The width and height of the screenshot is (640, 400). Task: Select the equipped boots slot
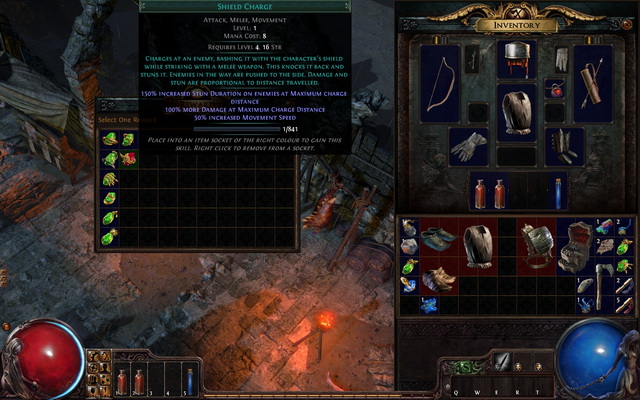(565, 146)
